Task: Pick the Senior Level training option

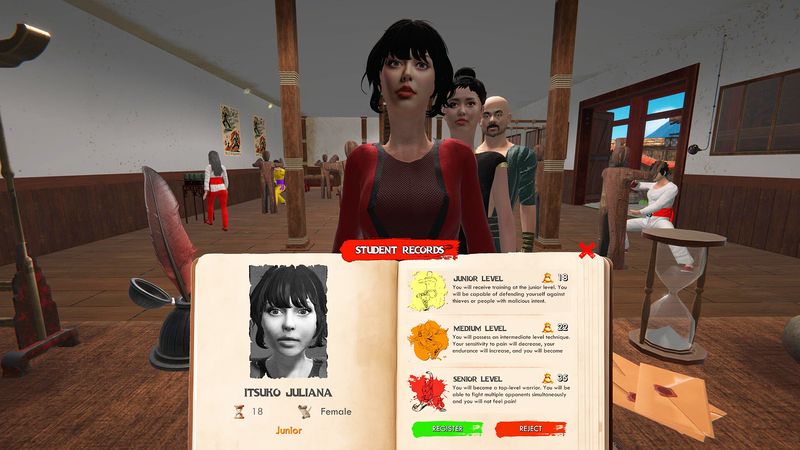Action: coord(490,390)
